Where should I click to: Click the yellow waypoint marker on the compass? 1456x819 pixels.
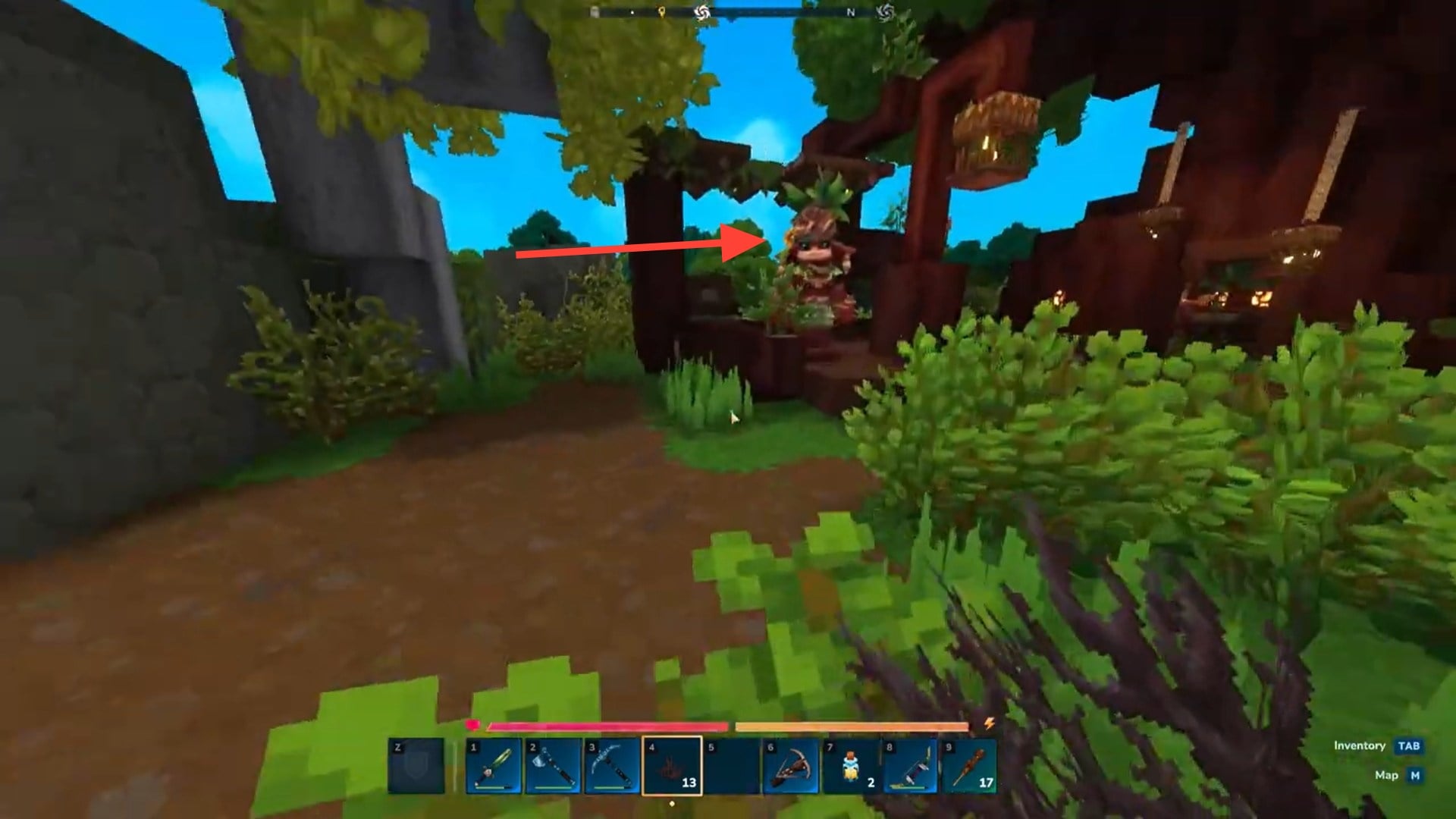click(x=661, y=12)
